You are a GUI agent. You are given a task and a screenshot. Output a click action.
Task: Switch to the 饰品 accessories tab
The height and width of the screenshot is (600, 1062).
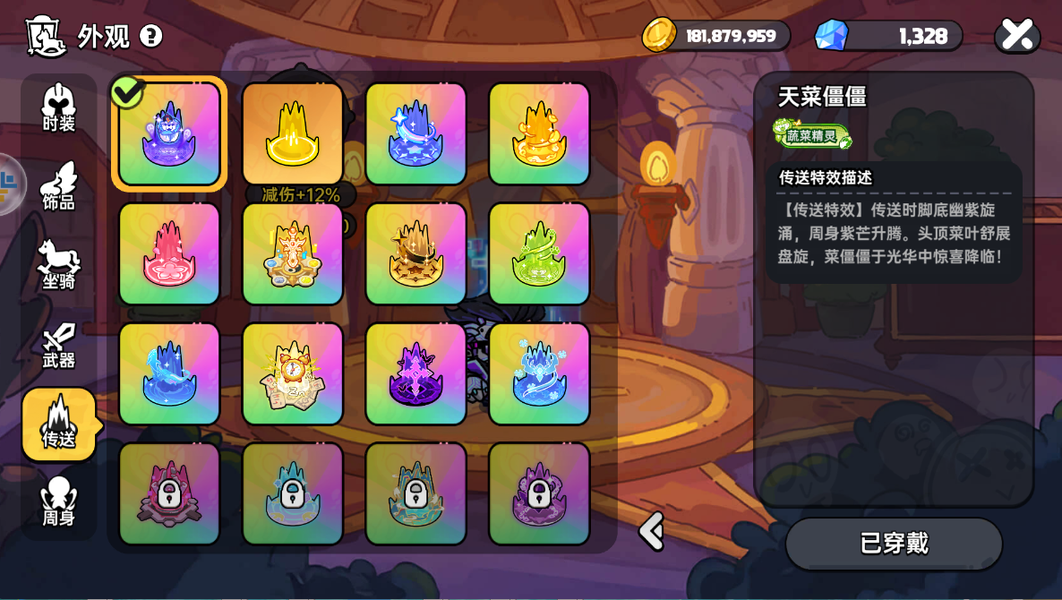[x=59, y=187]
